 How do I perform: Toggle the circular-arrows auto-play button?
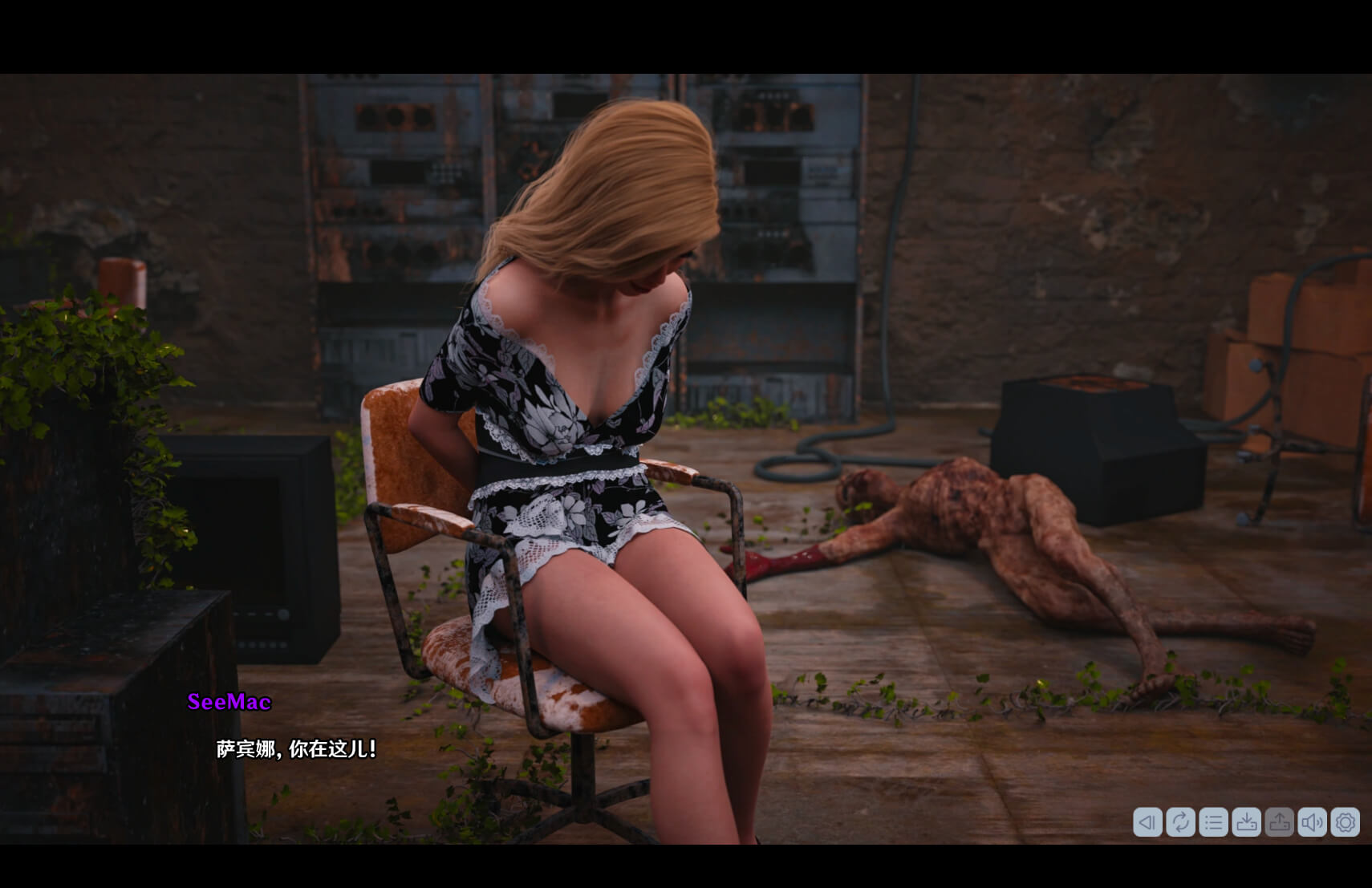click(x=1180, y=822)
